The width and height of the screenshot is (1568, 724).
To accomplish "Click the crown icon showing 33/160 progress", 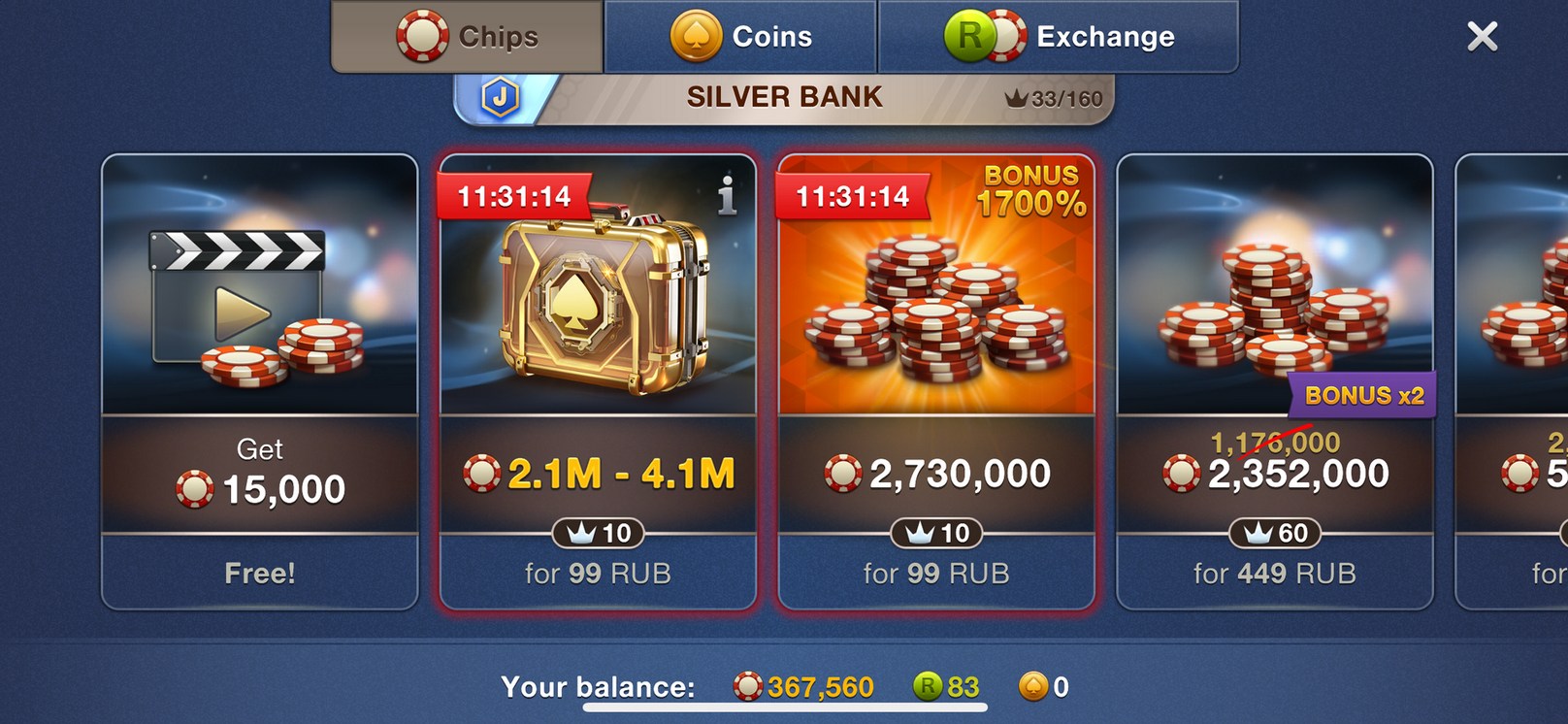I will tap(1017, 97).
